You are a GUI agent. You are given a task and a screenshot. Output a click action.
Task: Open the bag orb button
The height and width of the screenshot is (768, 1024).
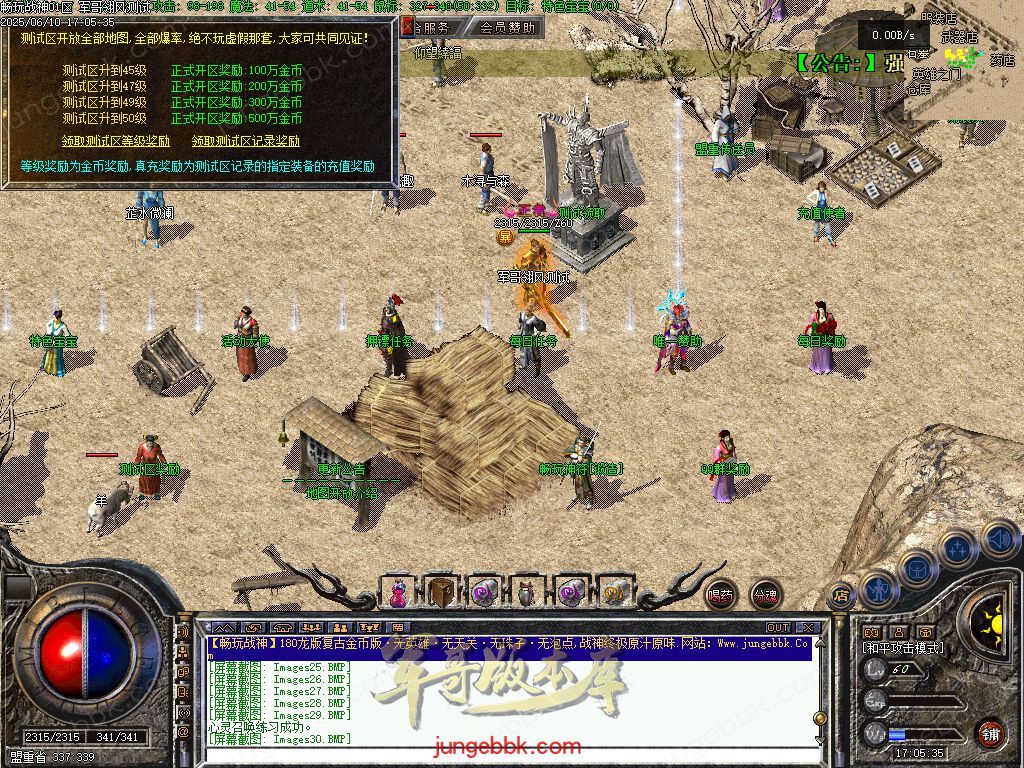pos(918,567)
